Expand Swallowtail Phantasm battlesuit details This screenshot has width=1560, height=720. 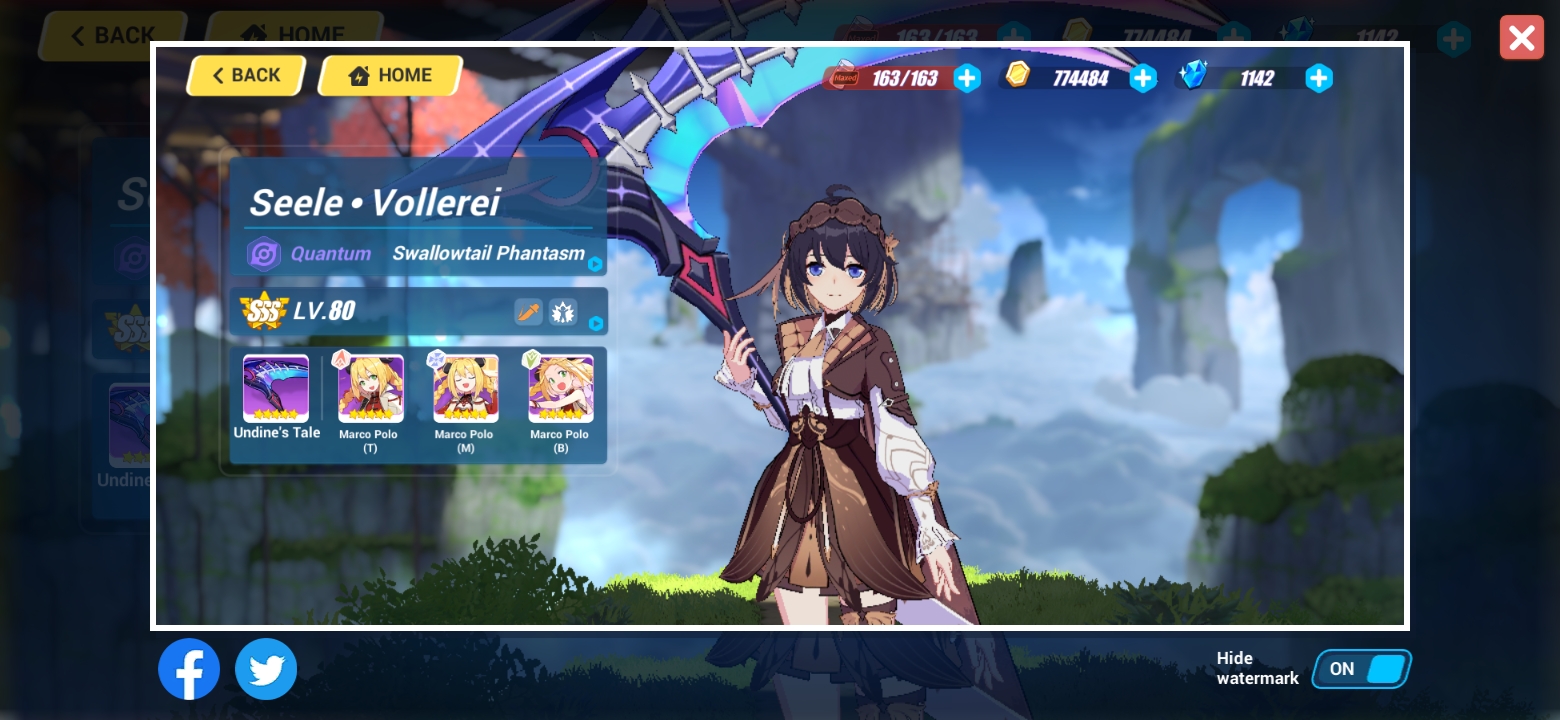[594, 265]
